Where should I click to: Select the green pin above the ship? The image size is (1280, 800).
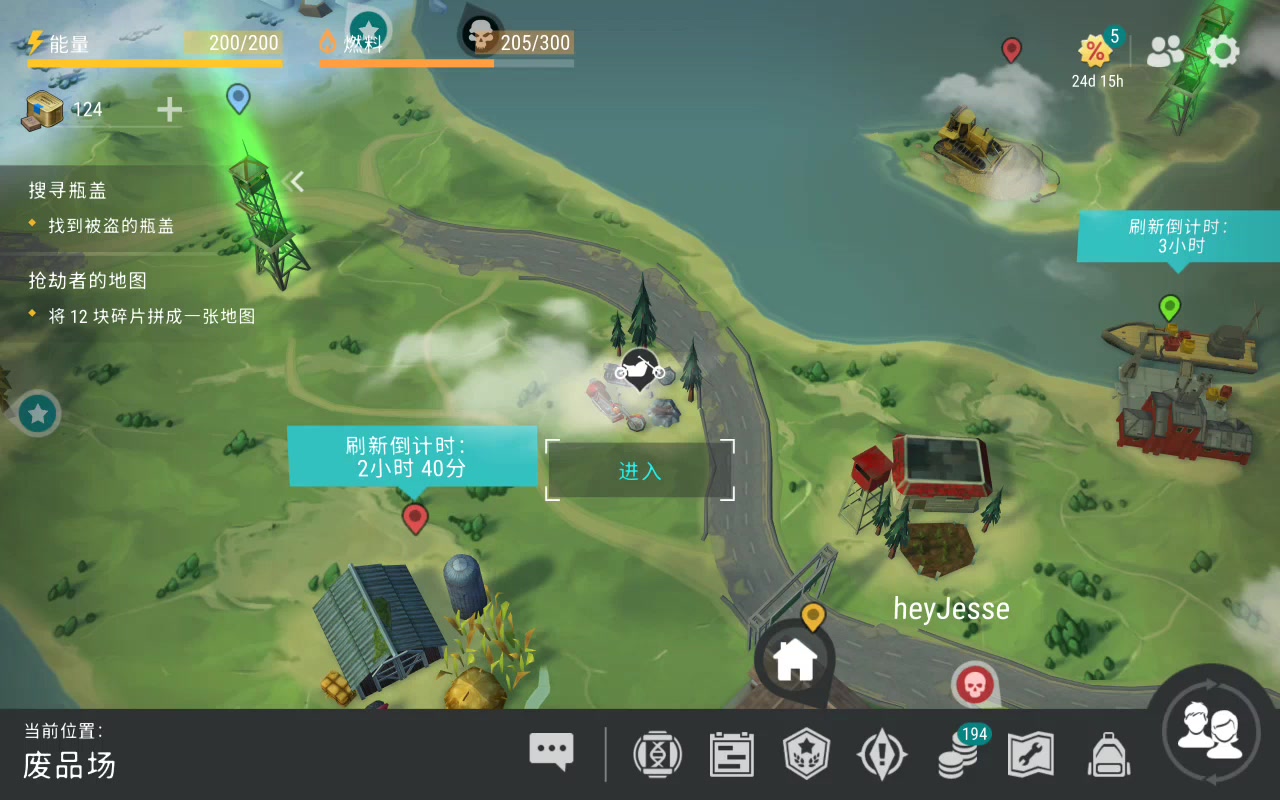click(1169, 307)
